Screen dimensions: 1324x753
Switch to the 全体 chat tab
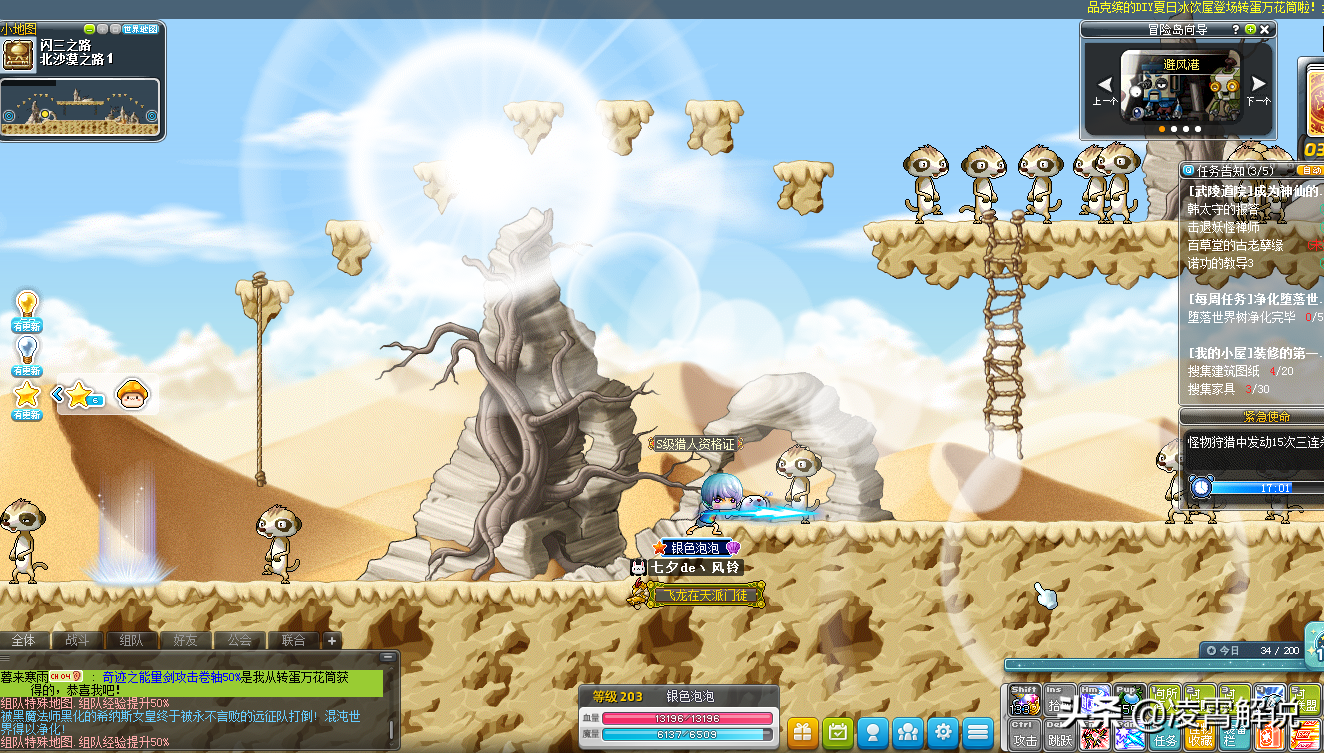tap(24, 640)
